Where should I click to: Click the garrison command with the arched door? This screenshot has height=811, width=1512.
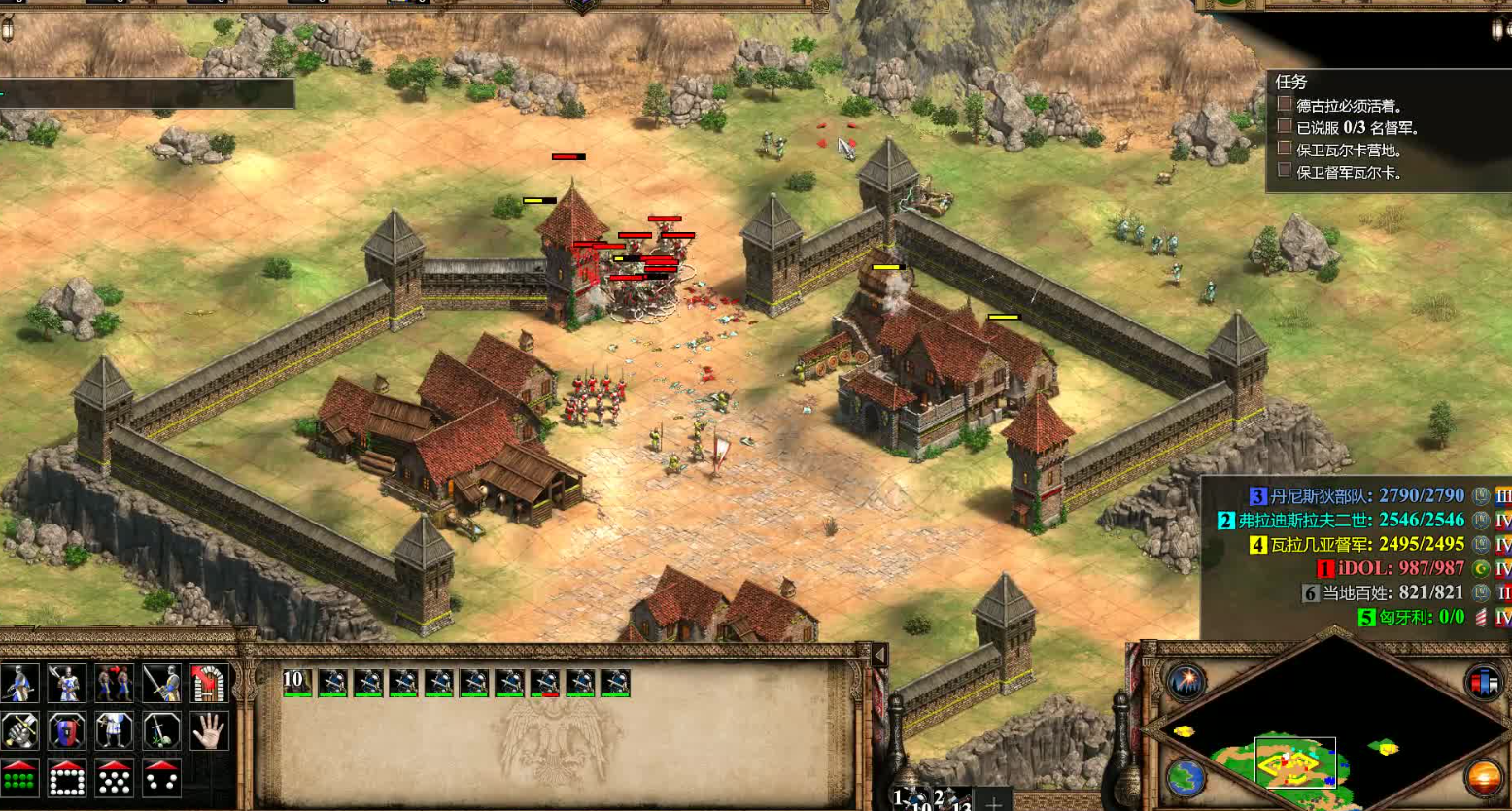(x=209, y=684)
